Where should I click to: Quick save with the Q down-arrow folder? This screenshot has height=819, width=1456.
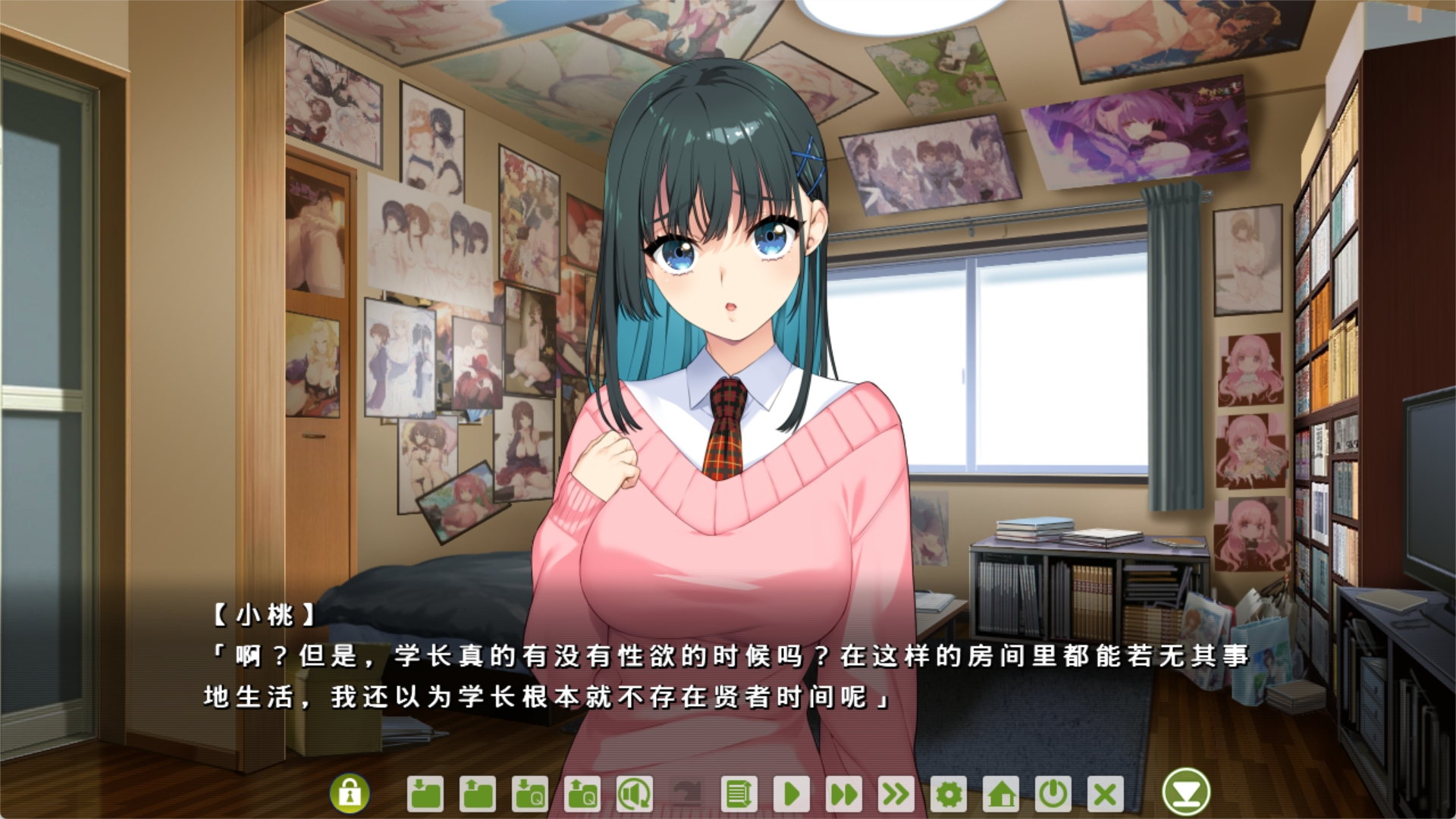point(529,794)
